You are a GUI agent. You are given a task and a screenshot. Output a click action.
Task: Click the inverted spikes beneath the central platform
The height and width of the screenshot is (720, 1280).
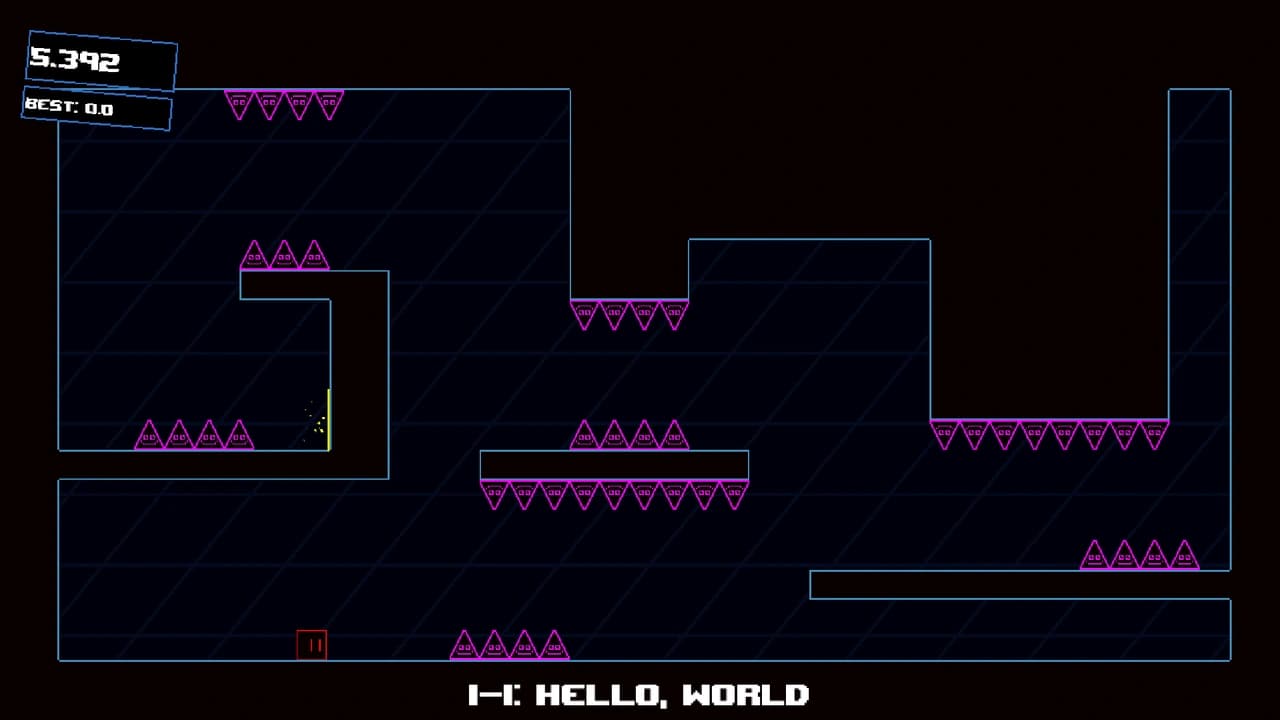coord(615,492)
